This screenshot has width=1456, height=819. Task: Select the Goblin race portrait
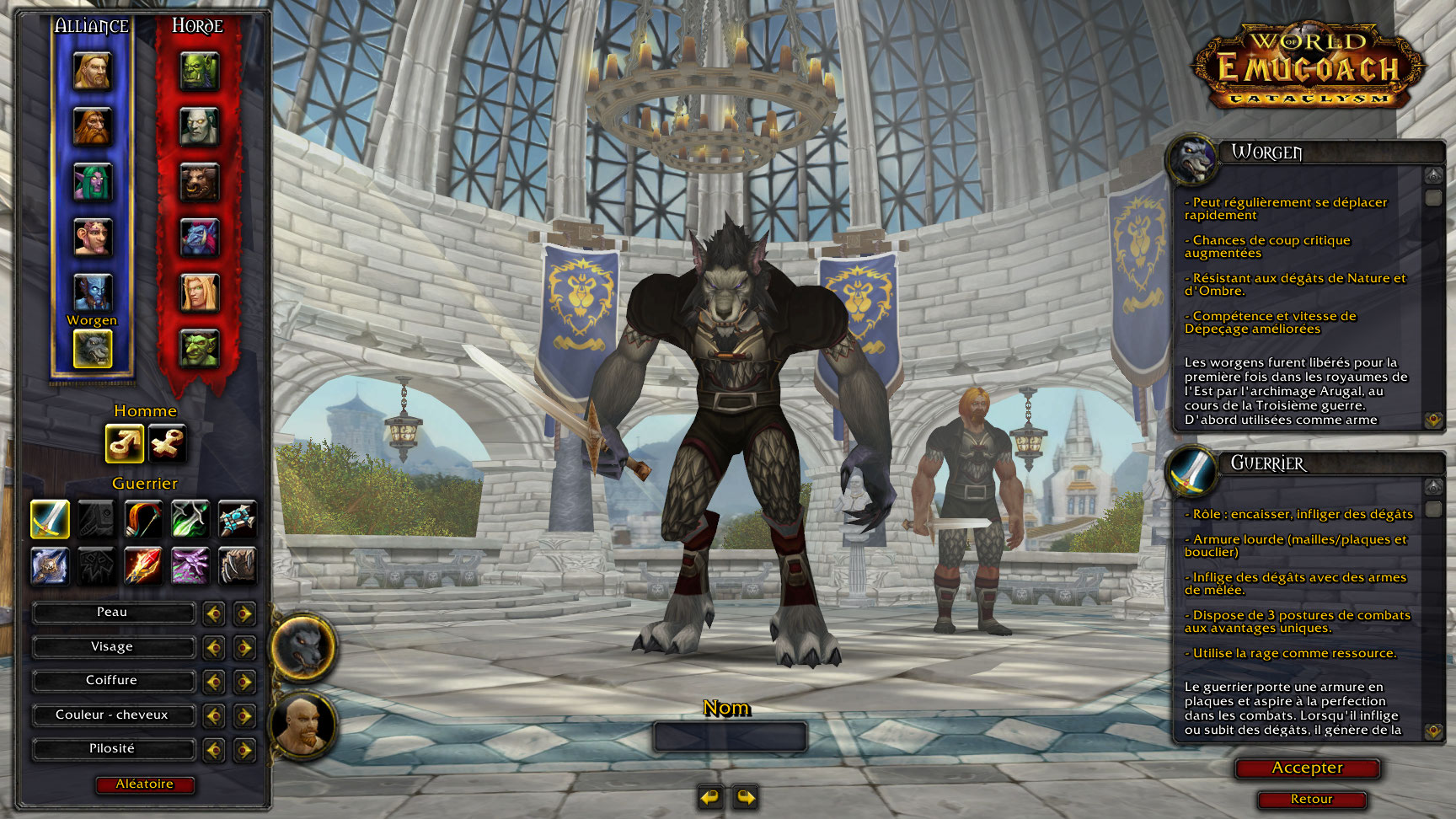coord(199,348)
